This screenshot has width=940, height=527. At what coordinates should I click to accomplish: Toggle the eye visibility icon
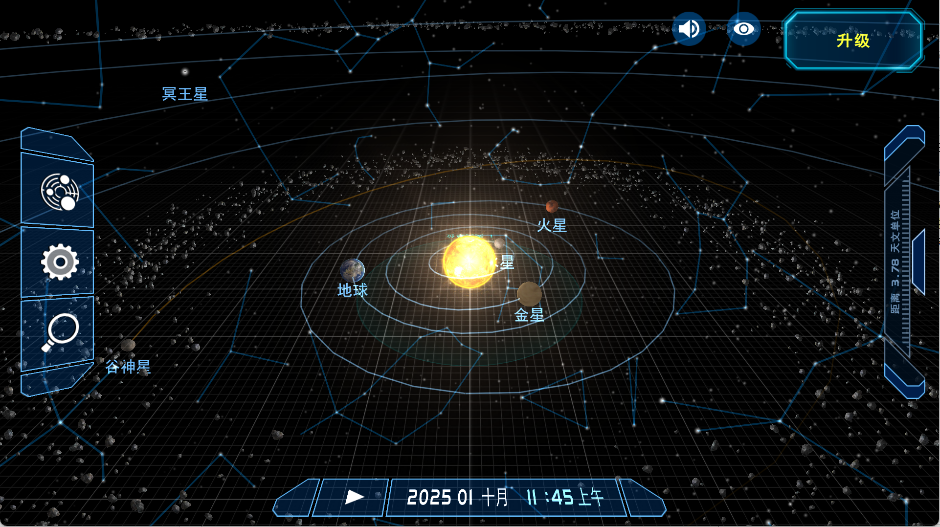coord(743,29)
